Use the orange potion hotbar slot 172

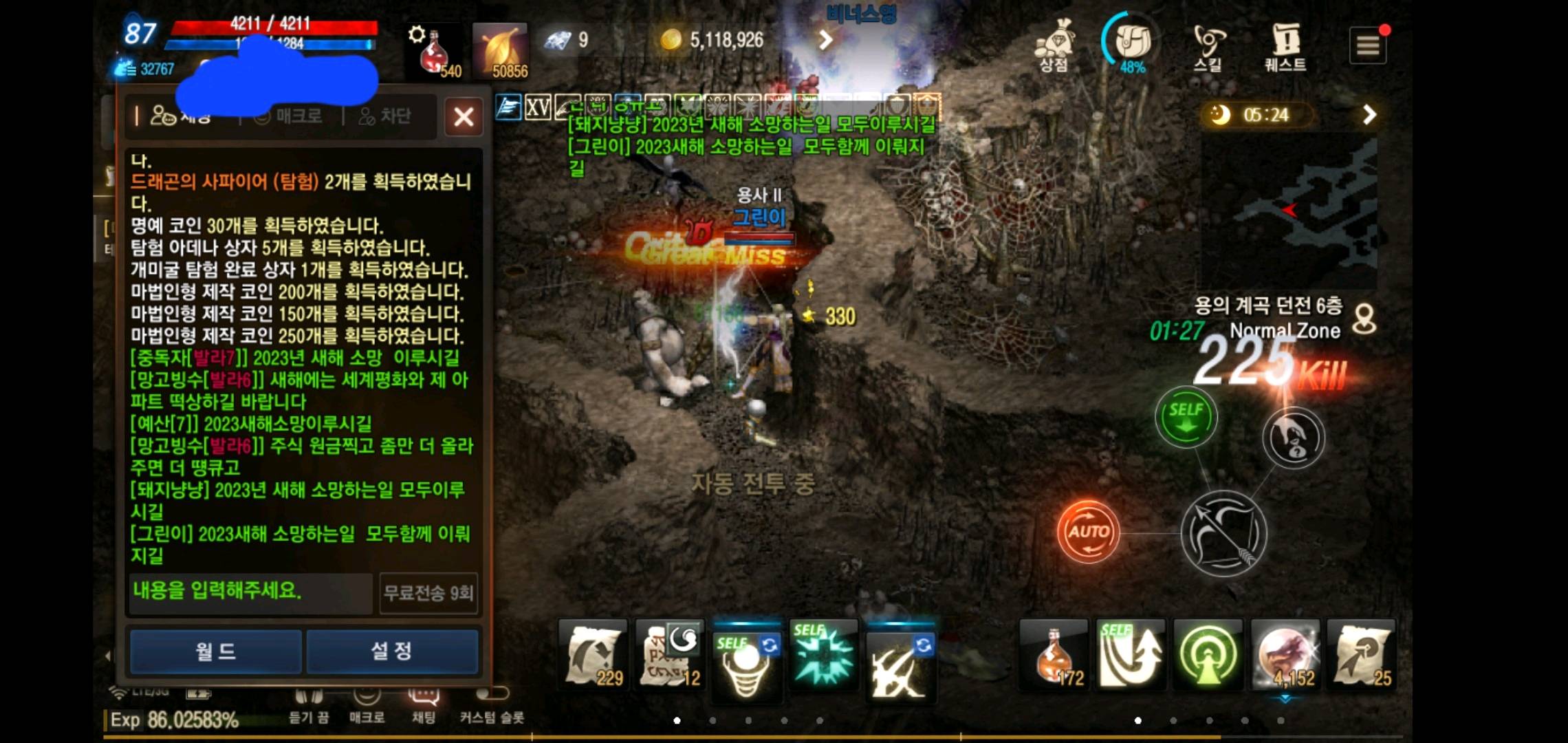1054,655
